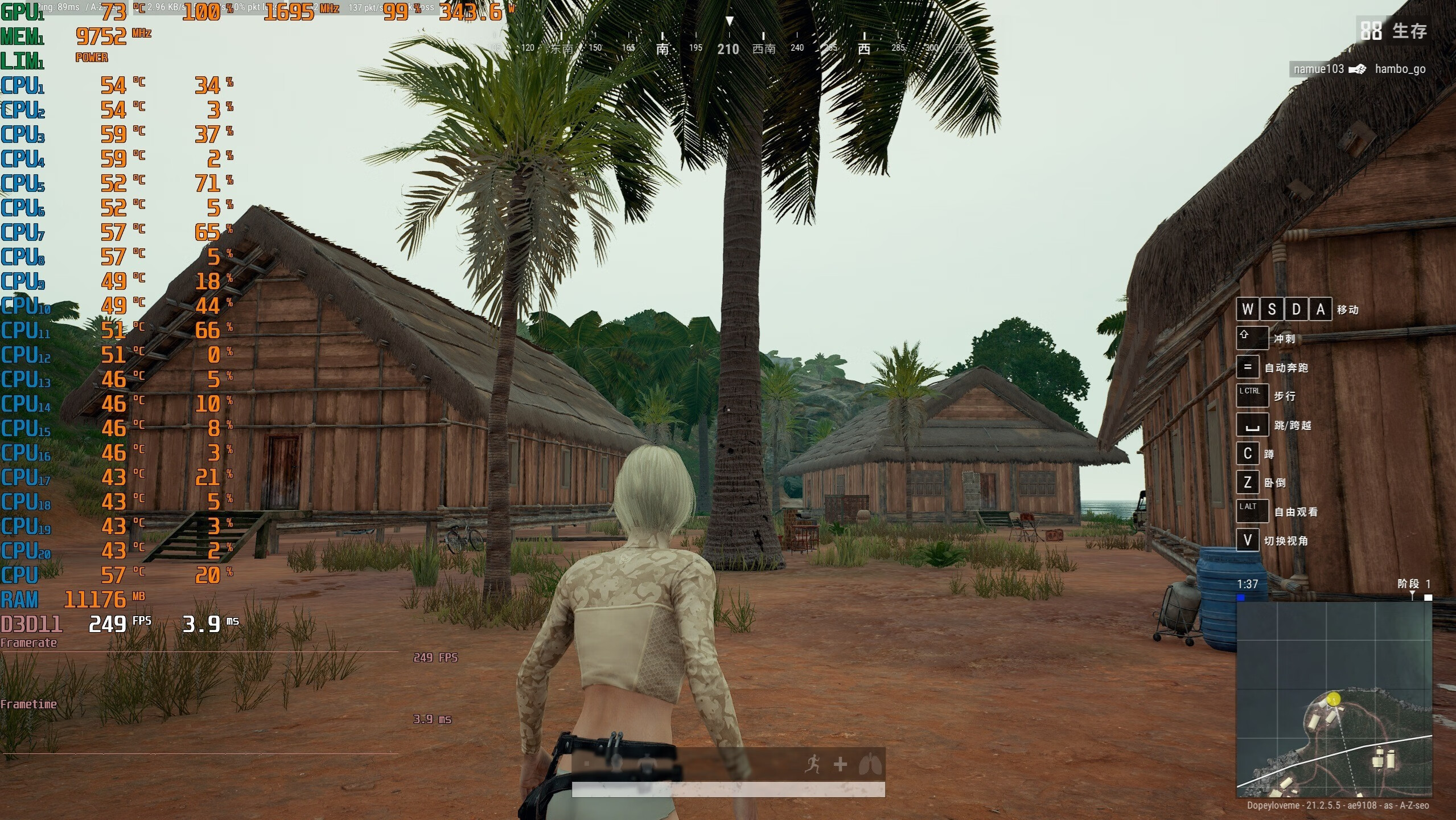Toggle the L ALT free look key hint
The image size is (1456, 820).
[1251, 511]
